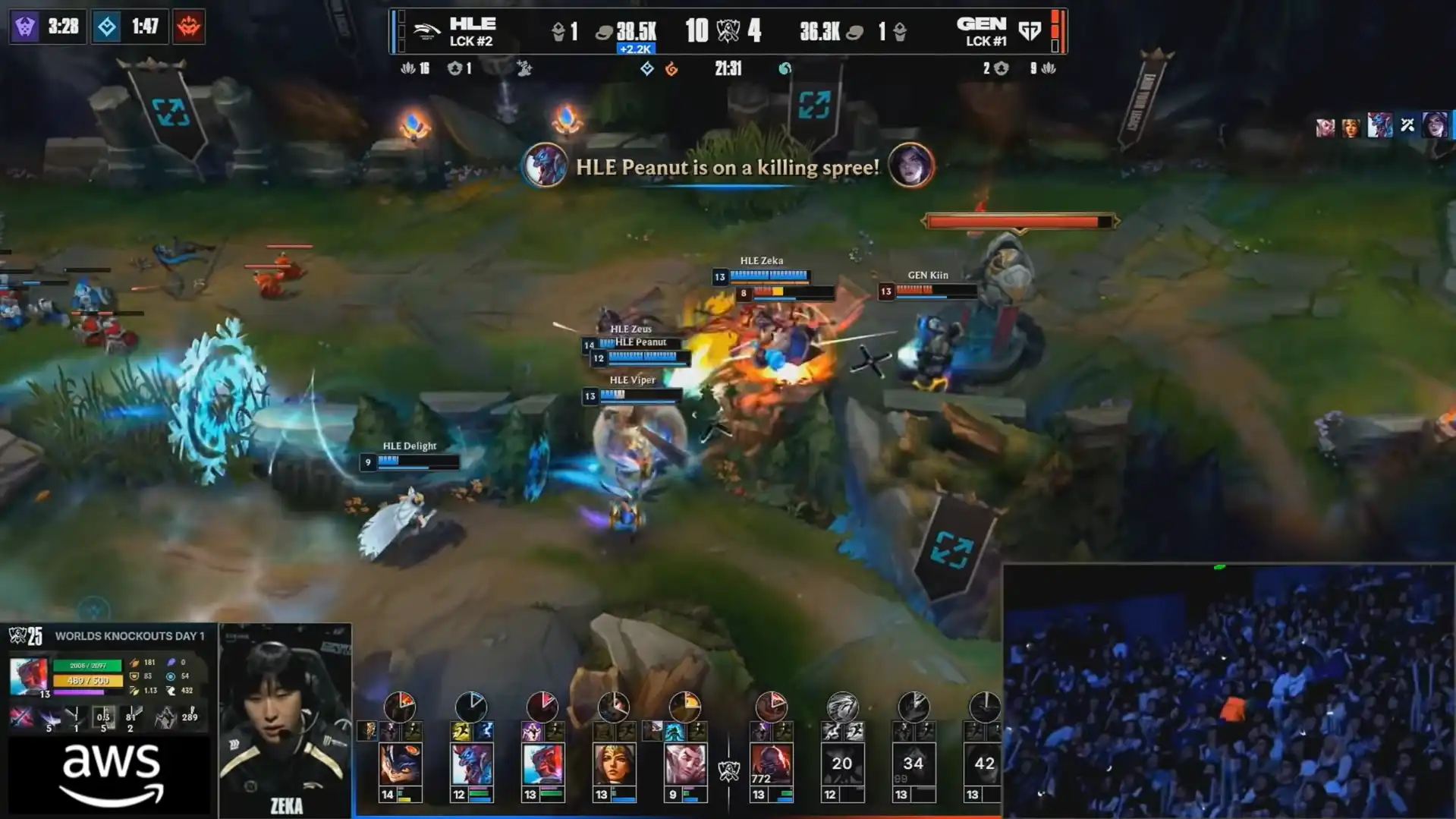Click the victim portrait in the kill feed
The width and height of the screenshot is (1456, 819).
[910, 165]
